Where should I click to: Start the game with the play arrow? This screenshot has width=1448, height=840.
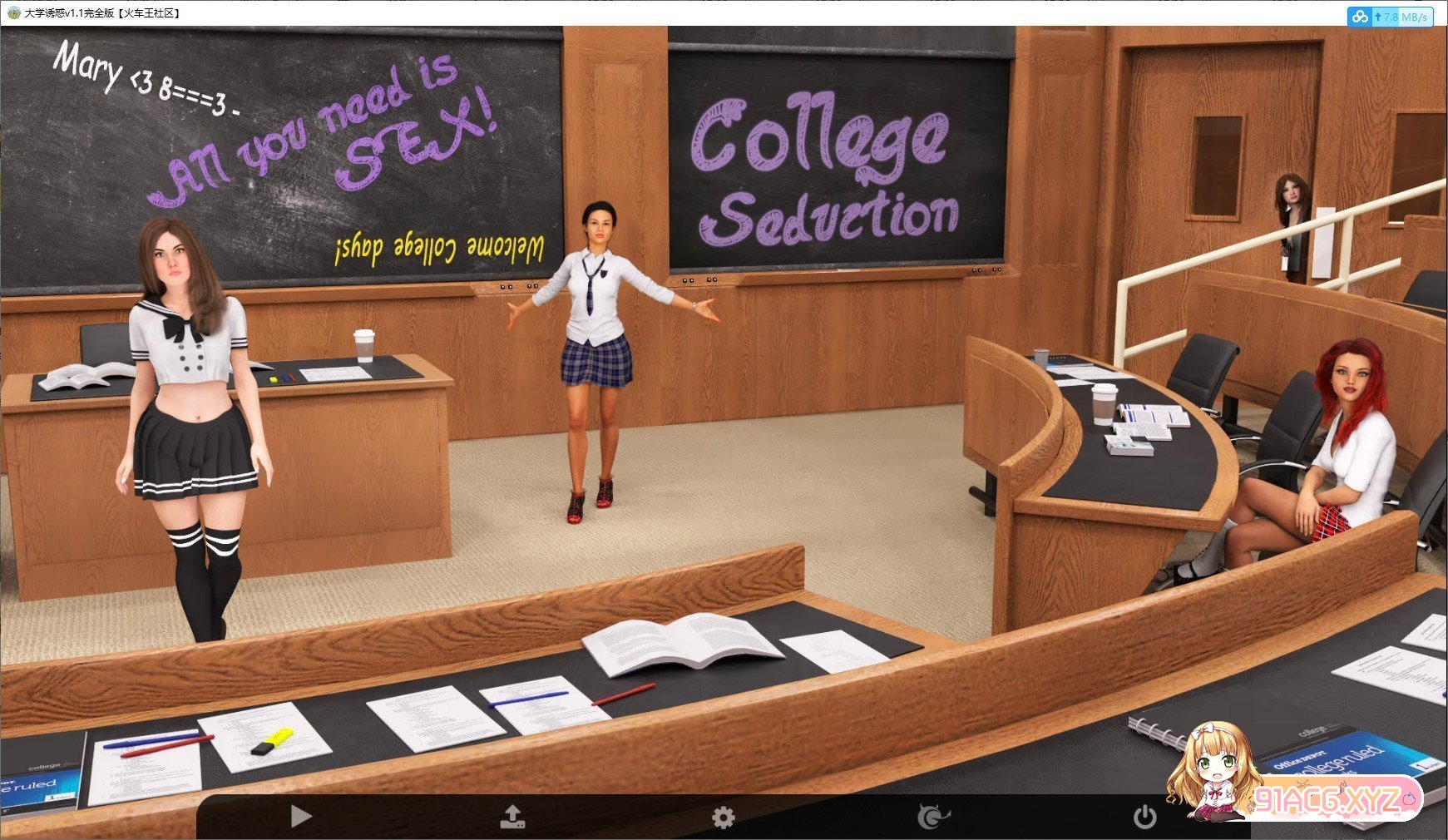[x=301, y=817]
